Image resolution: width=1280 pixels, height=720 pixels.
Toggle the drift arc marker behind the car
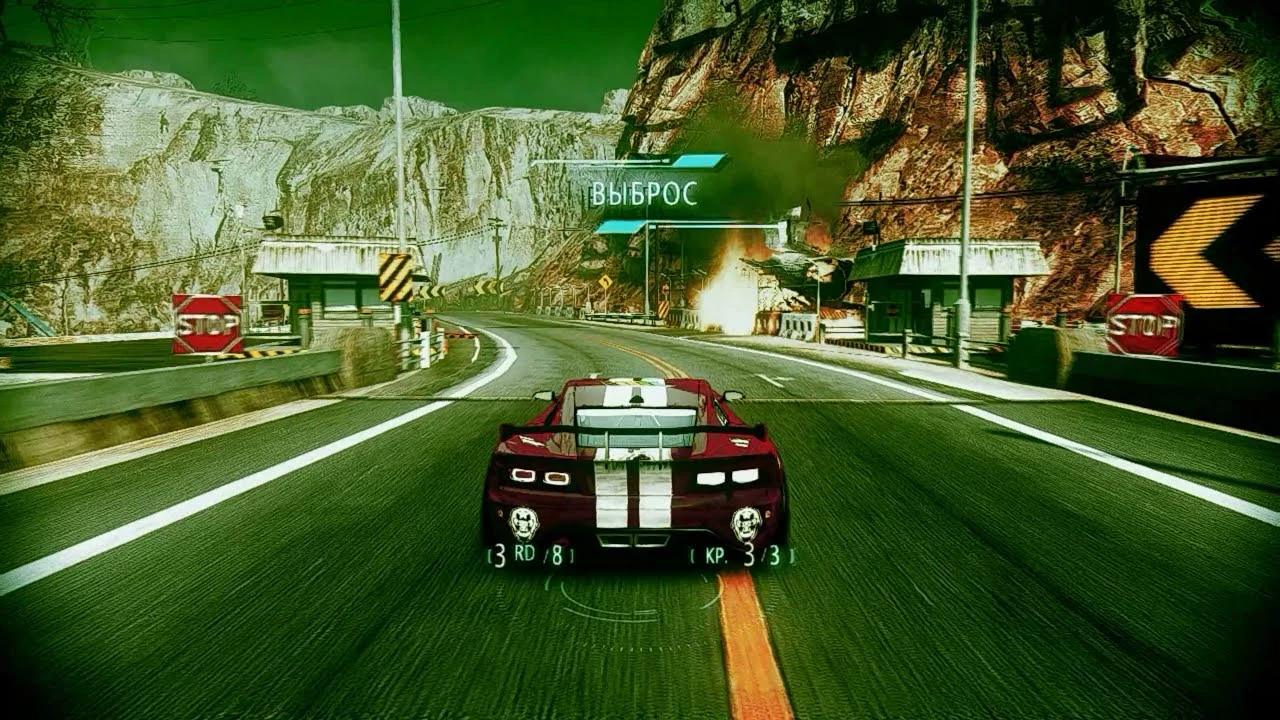coord(620,620)
